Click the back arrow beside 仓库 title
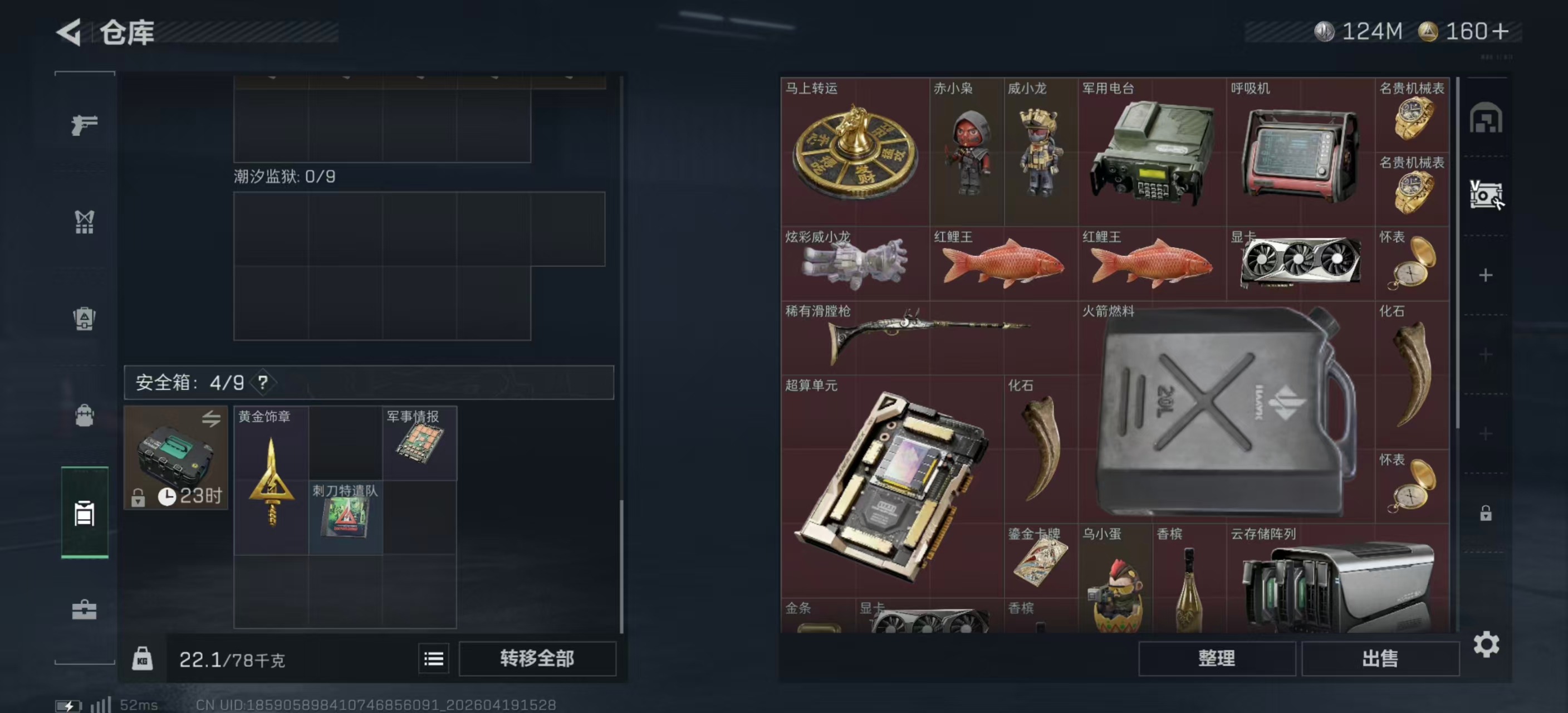Viewport: 1568px width, 713px height. [x=69, y=33]
